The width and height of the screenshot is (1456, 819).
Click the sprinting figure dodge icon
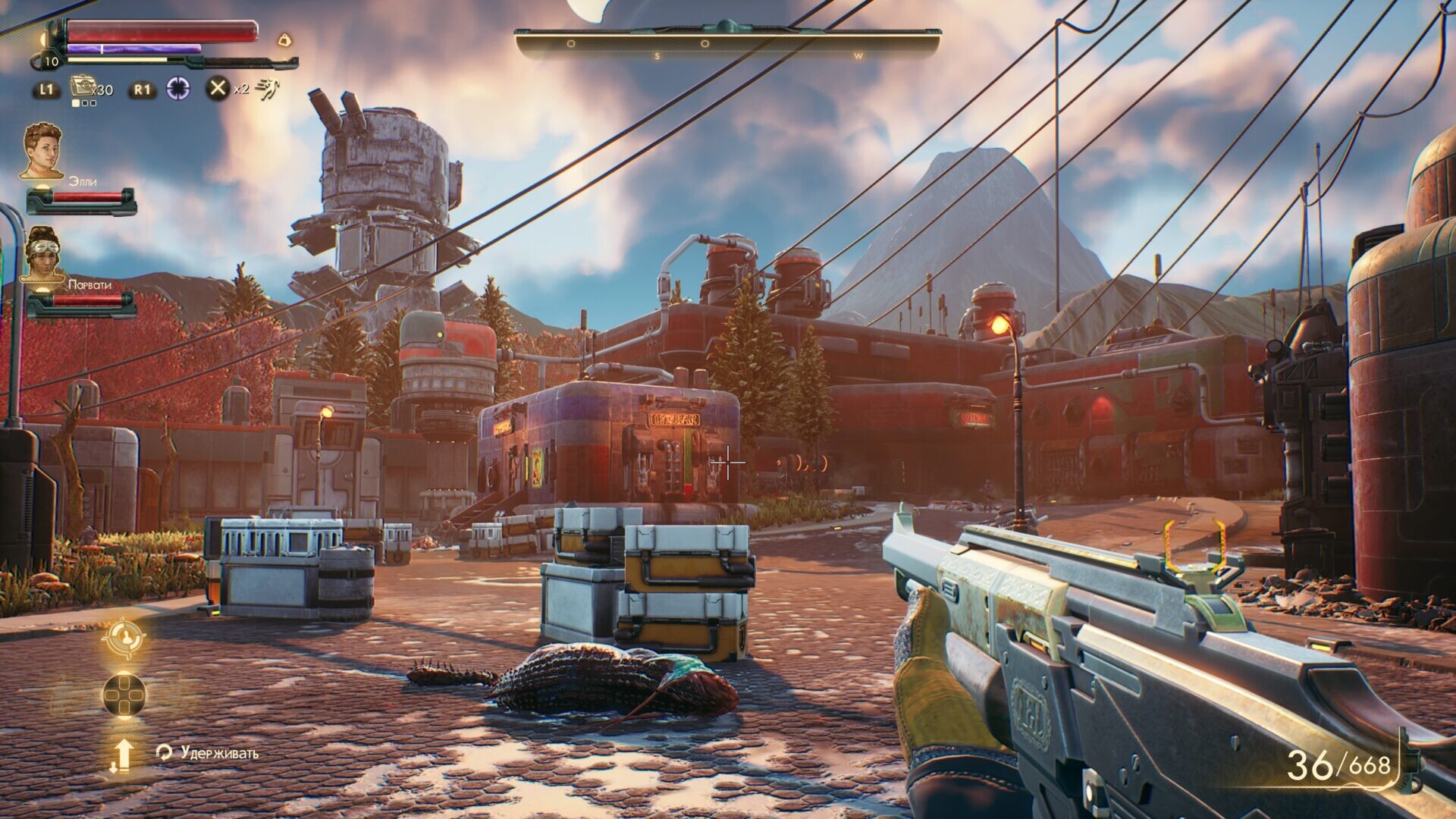pyautogui.click(x=266, y=89)
